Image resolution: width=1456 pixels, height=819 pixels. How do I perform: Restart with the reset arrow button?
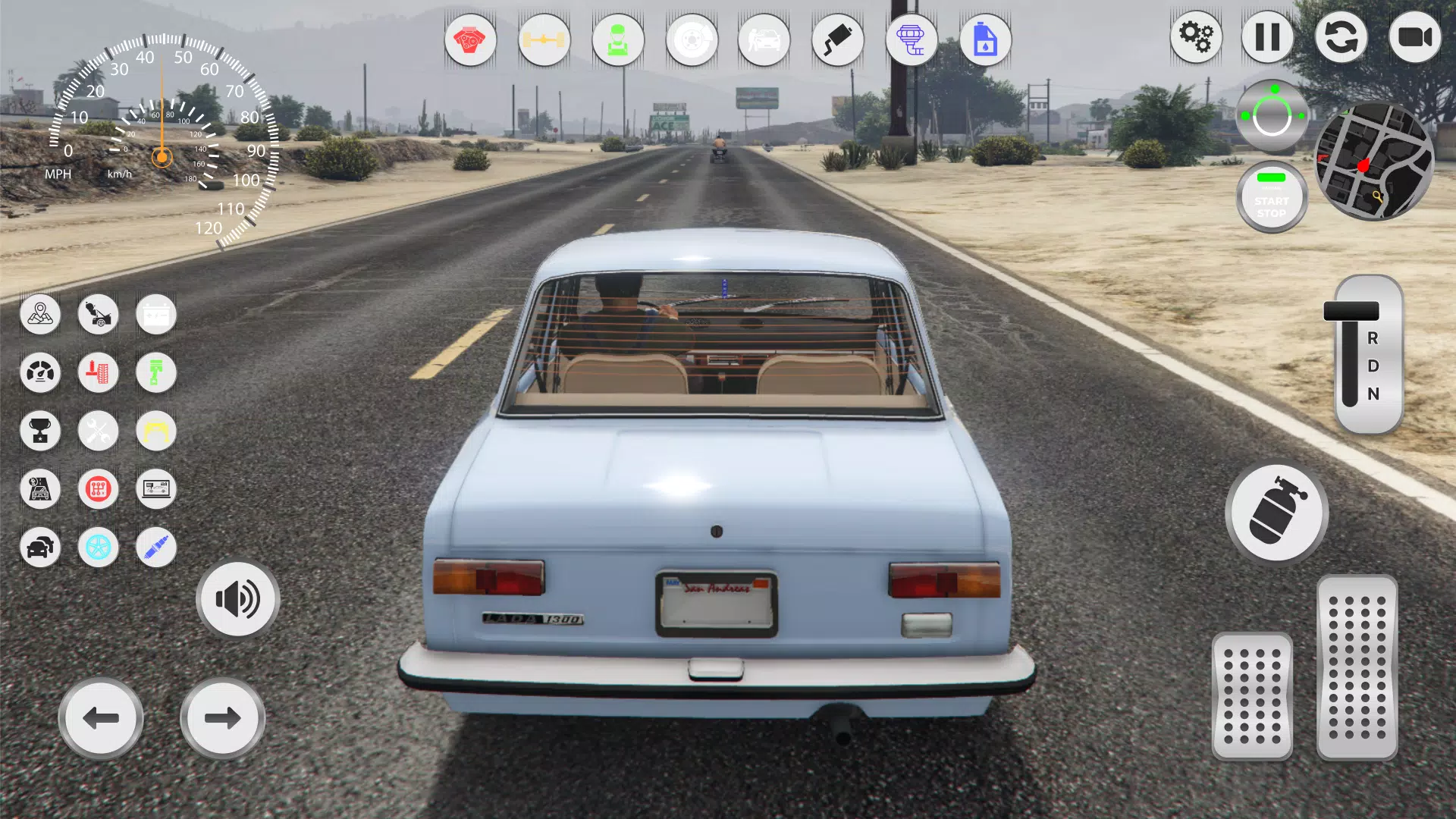point(1341,38)
